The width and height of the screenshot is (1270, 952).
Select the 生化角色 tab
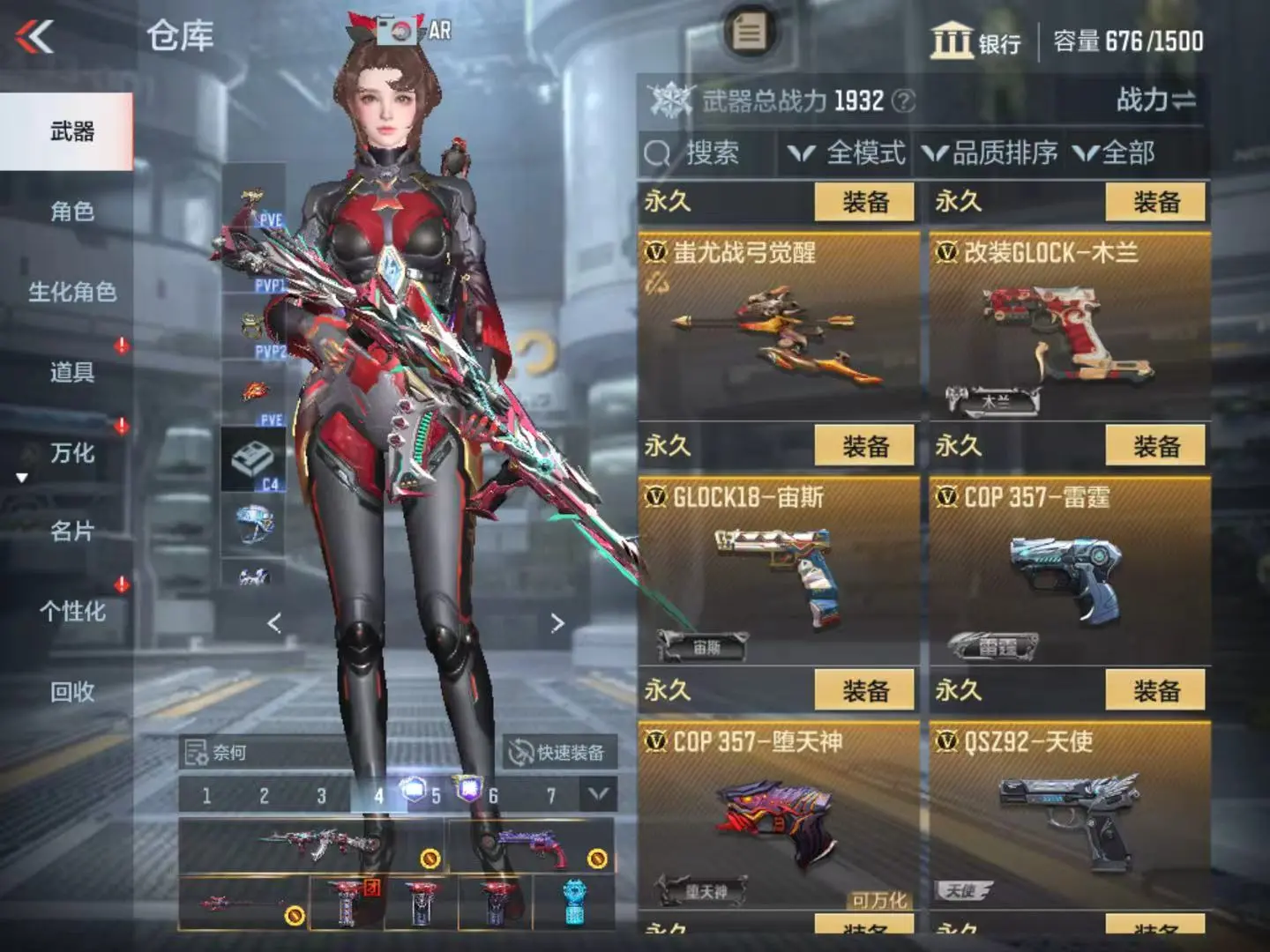pos(71,292)
